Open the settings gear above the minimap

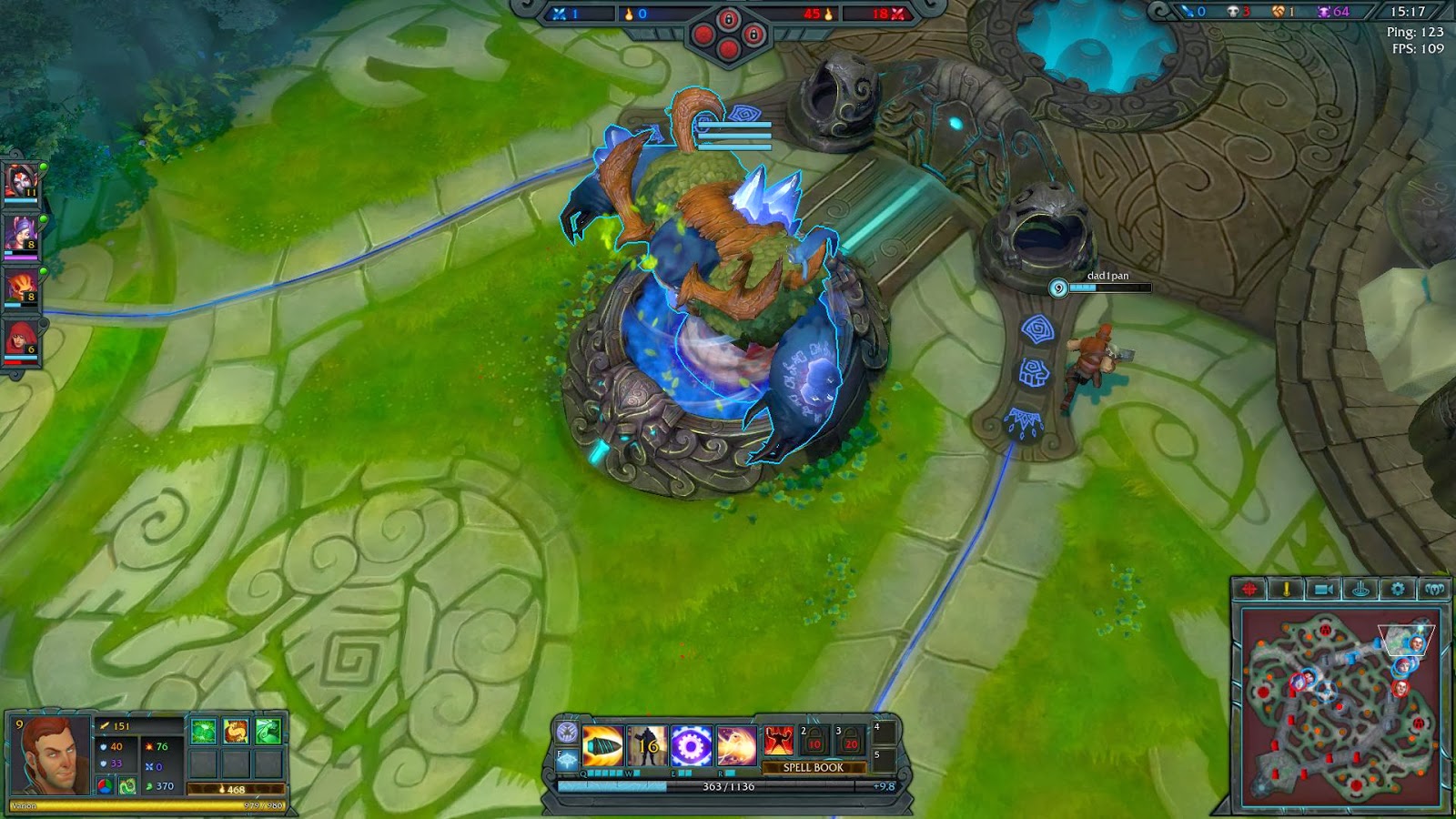point(1398,588)
